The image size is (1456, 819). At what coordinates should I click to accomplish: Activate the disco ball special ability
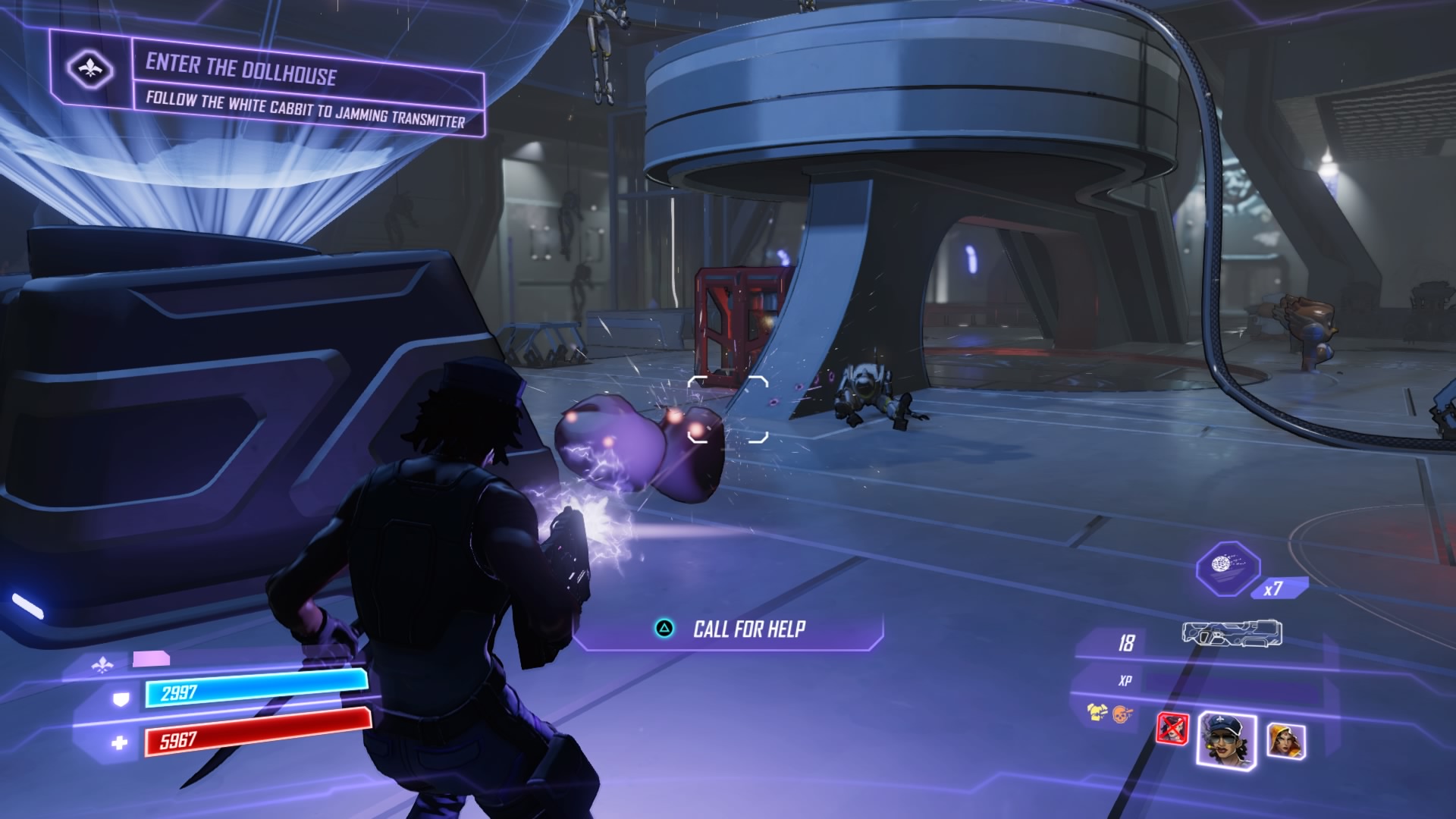tap(1227, 568)
